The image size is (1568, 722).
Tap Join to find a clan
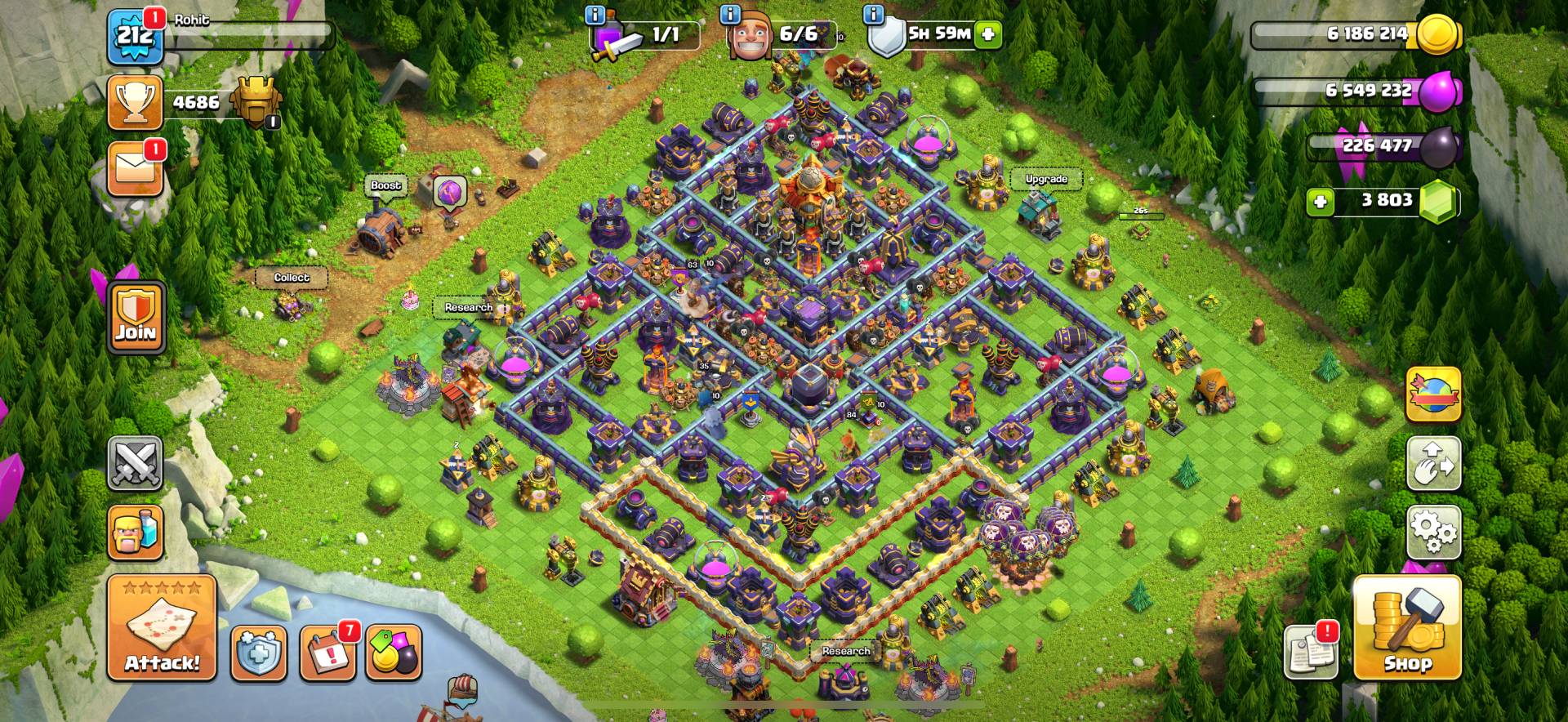(136, 317)
